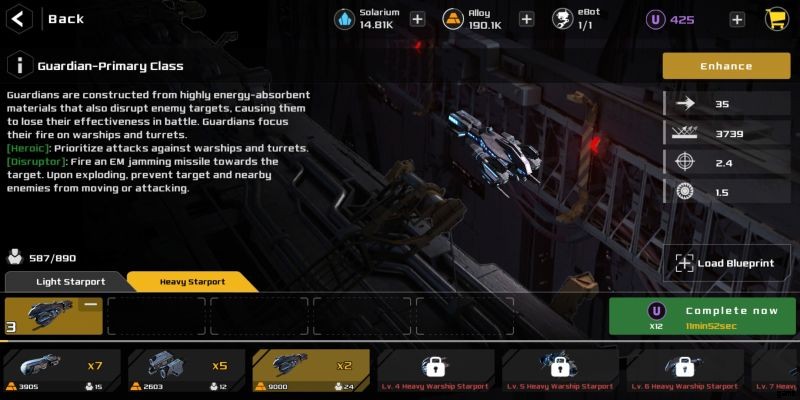Load Blueprint for the build queue

727,263
